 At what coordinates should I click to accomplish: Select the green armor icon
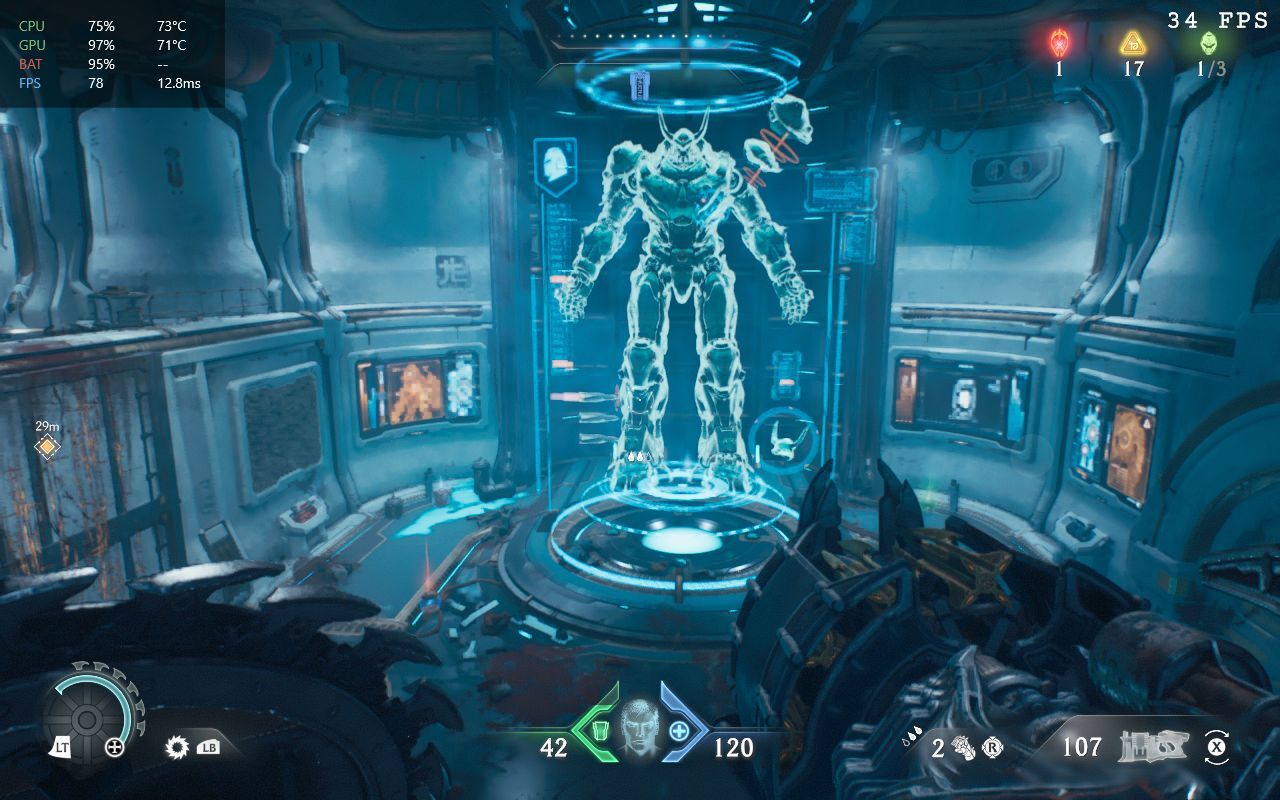[599, 731]
